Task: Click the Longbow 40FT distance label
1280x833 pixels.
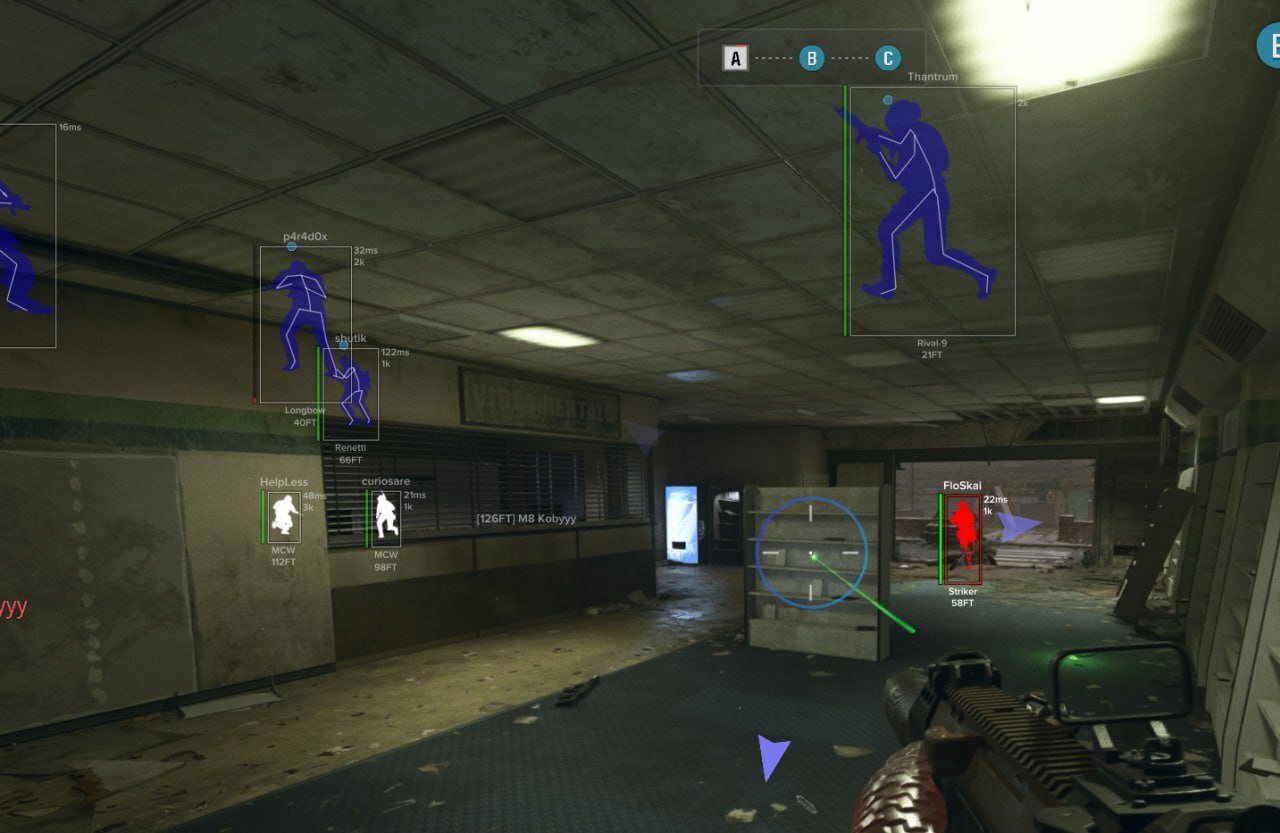Action: [x=304, y=416]
